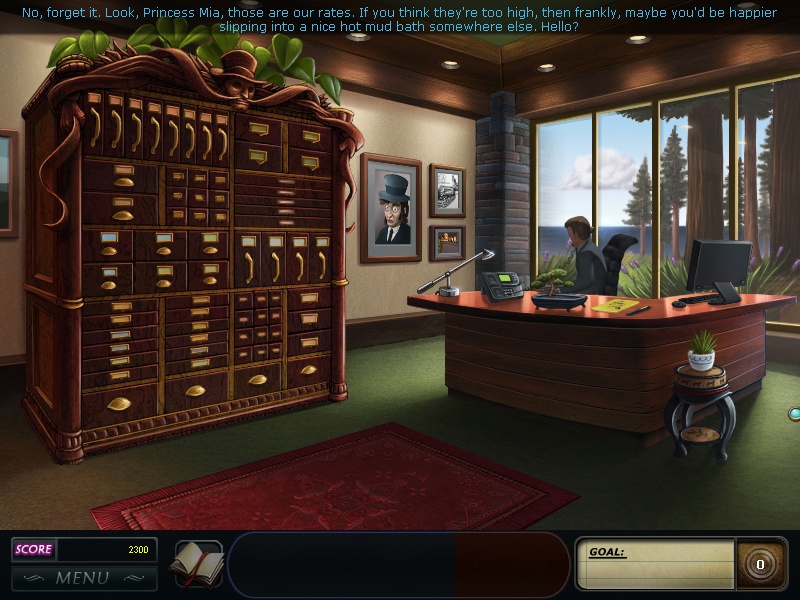The width and height of the screenshot is (800, 600).
Task: Open the Menu button
Action: 84,578
